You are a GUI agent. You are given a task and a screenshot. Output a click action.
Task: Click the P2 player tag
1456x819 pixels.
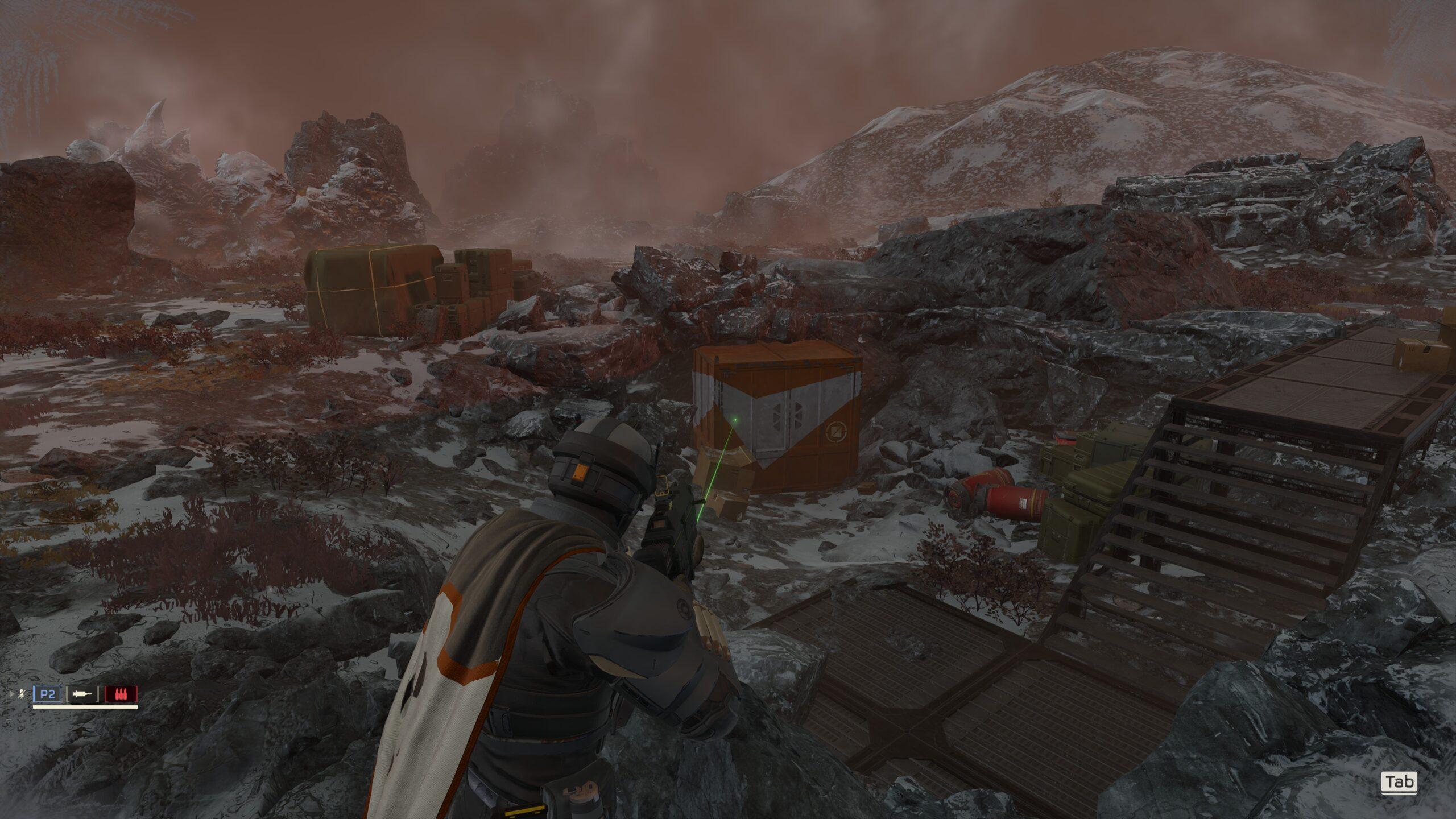tap(48, 694)
